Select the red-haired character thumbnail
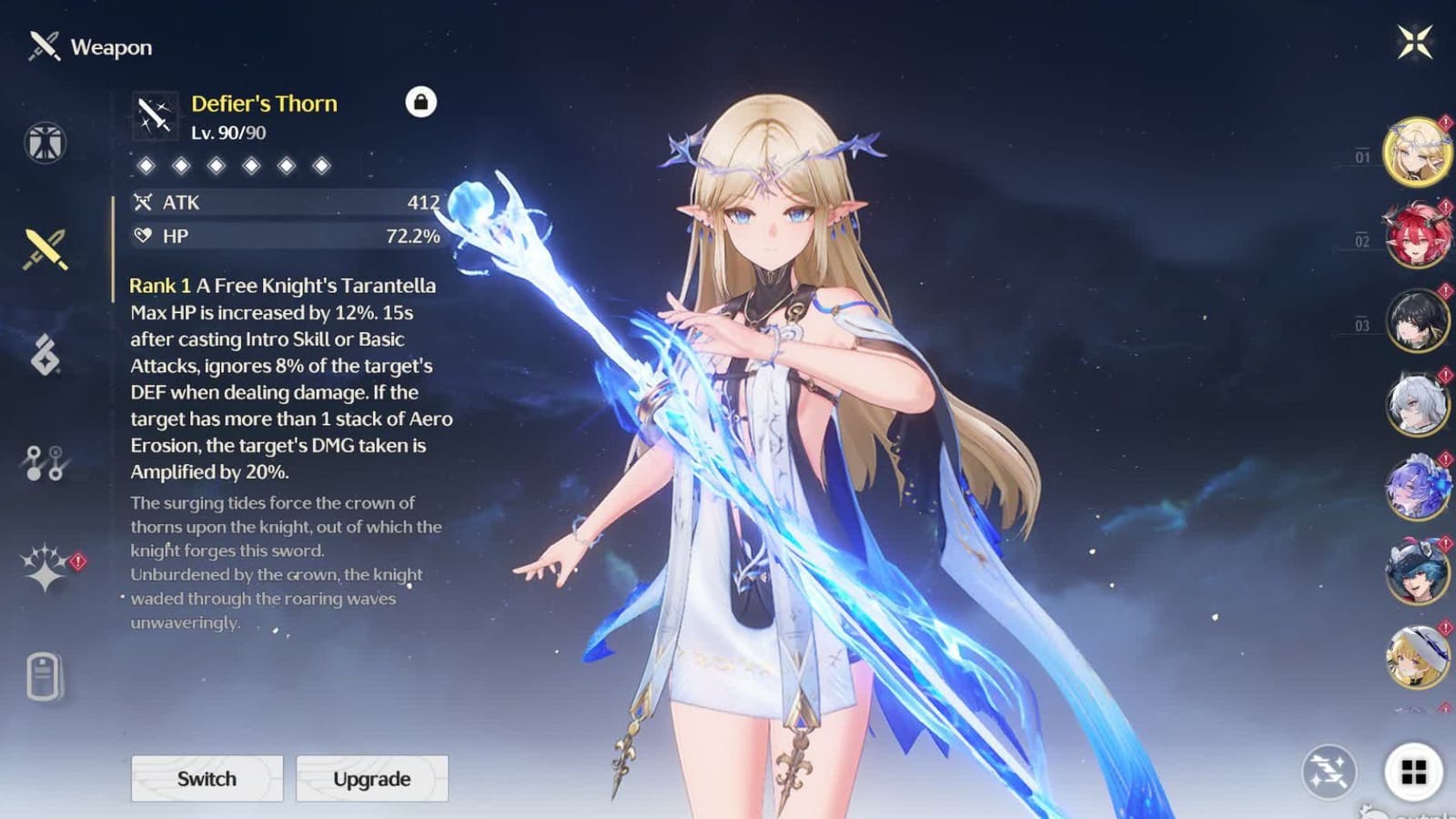The height and width of the screenshot is (819, 1456). tap(1417, 235)
